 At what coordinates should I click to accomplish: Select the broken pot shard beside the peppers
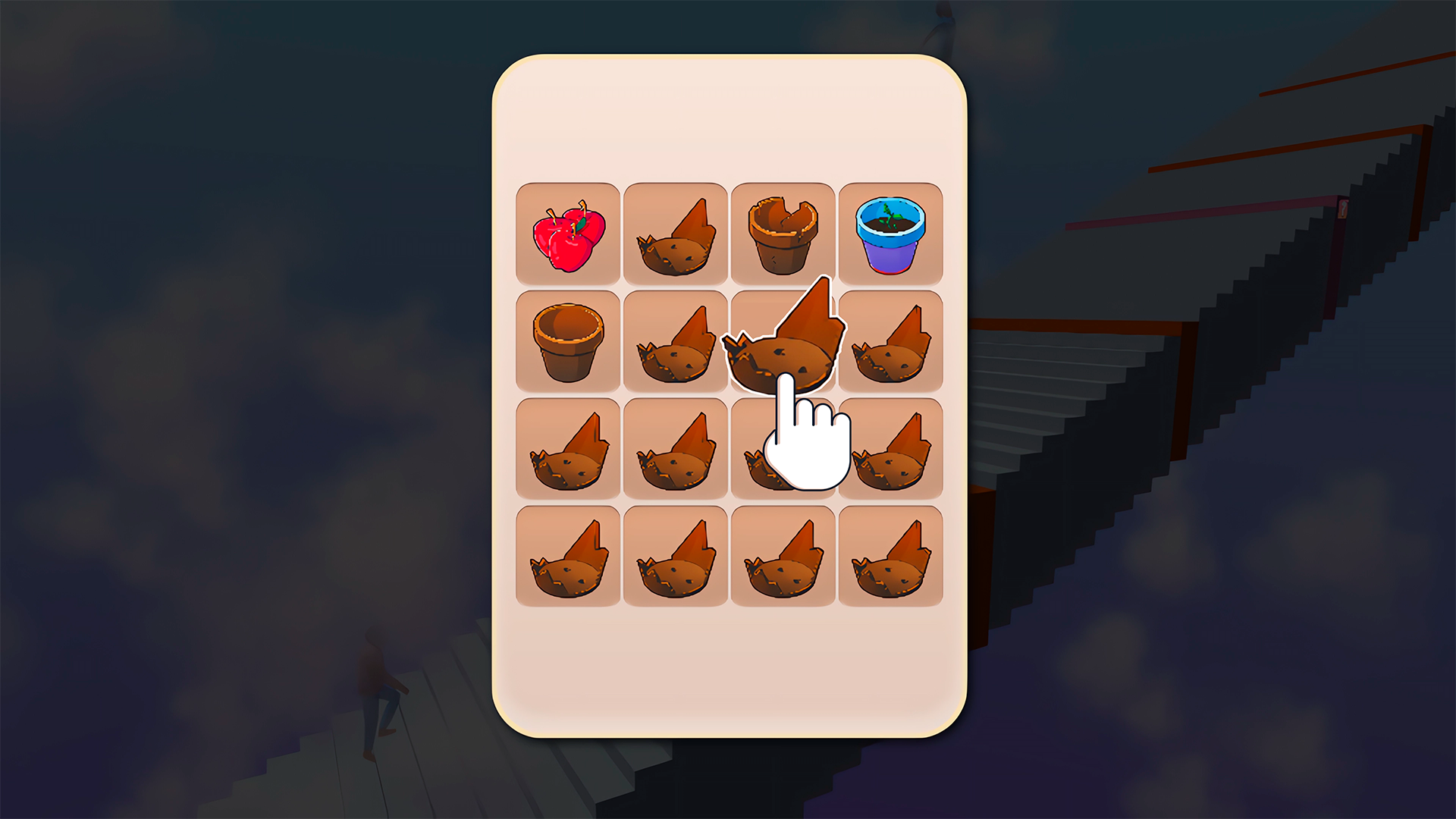(675, 231)
